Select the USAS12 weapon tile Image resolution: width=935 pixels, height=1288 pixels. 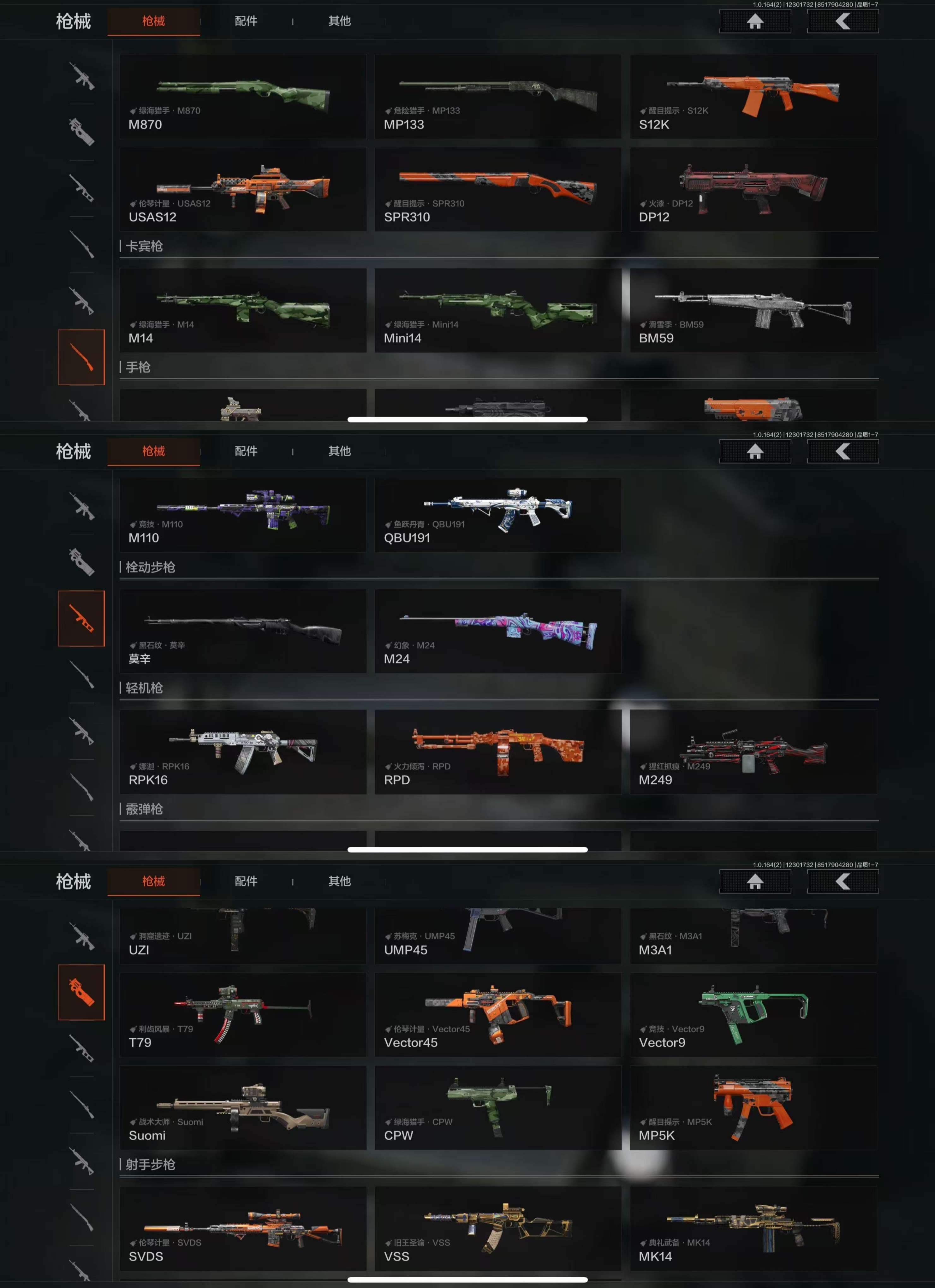(242, 189)
